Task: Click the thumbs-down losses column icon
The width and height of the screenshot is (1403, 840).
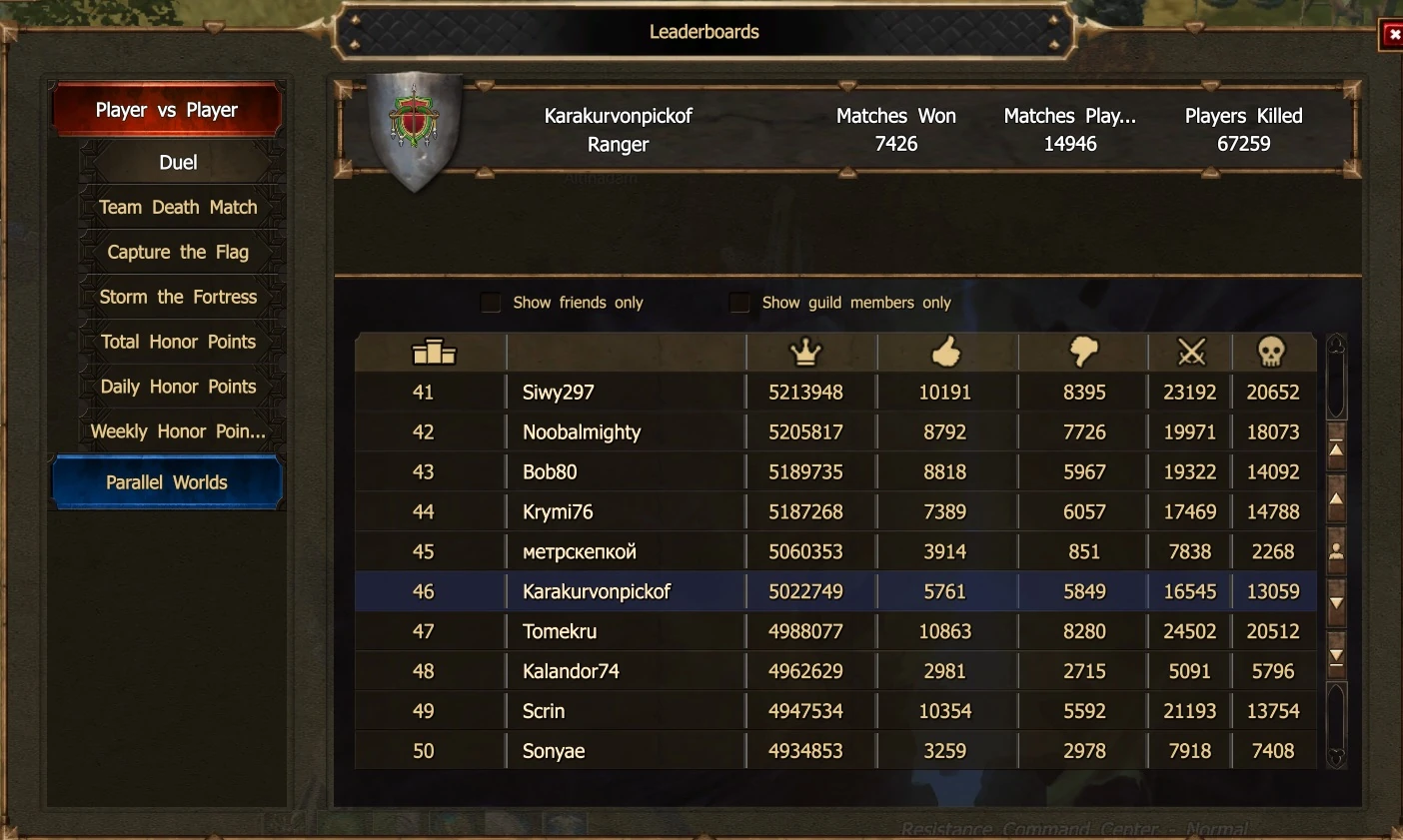Action: pos(1082,352)
